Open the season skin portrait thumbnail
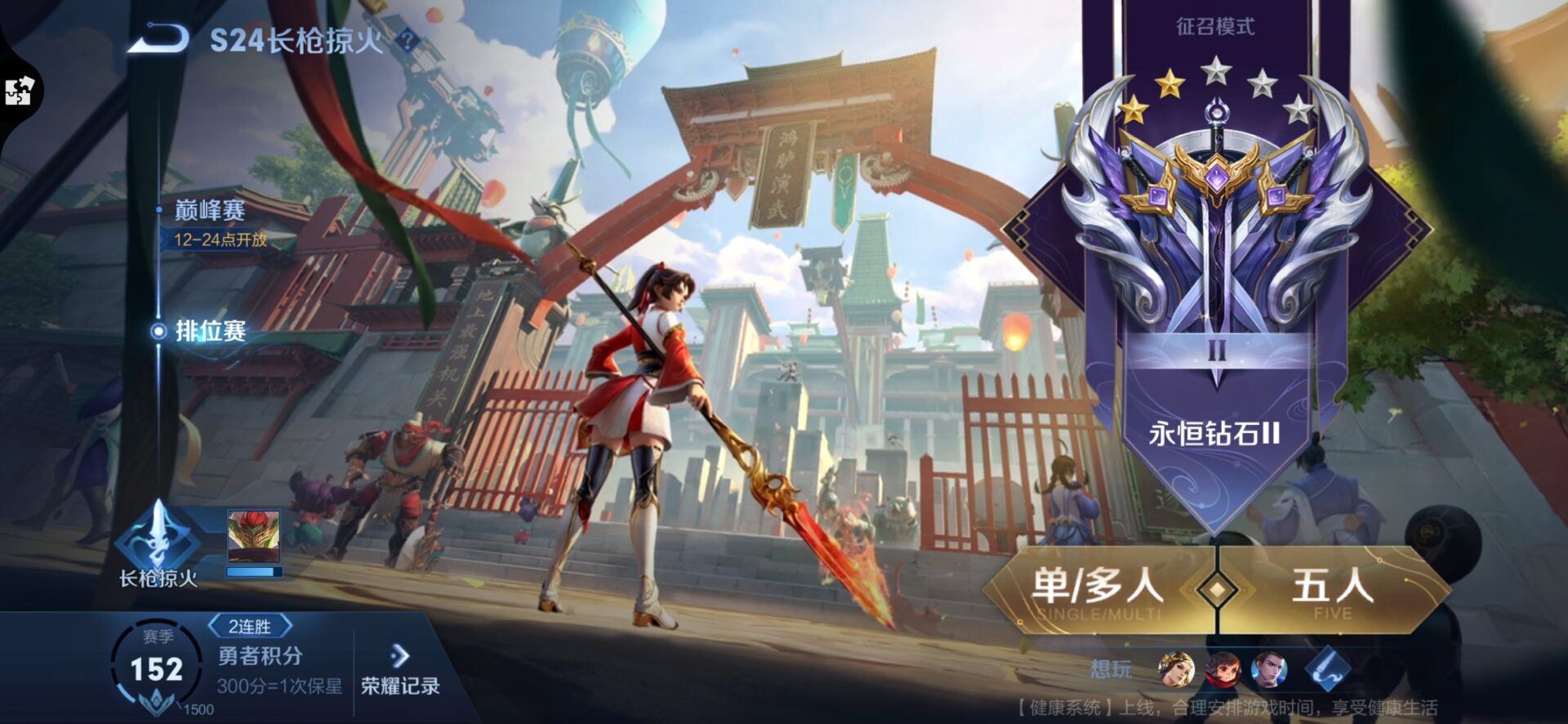This screenshot has height=724, width=1568. coord(254,539)
